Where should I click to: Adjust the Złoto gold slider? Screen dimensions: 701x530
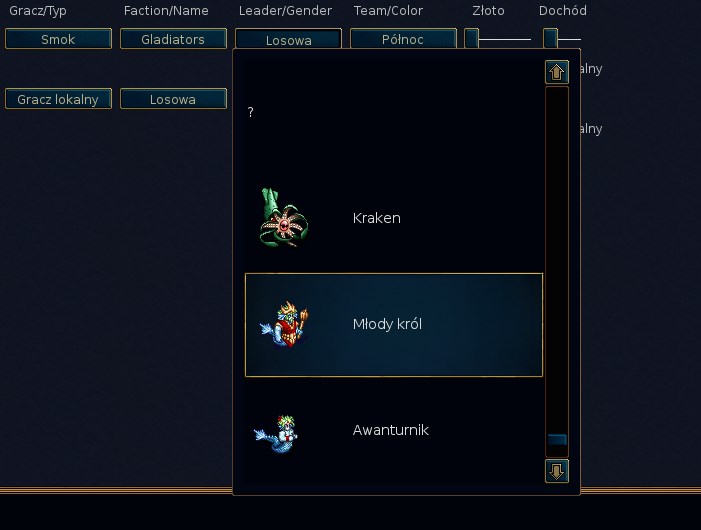pyautogui.click(x=472, y=39)
